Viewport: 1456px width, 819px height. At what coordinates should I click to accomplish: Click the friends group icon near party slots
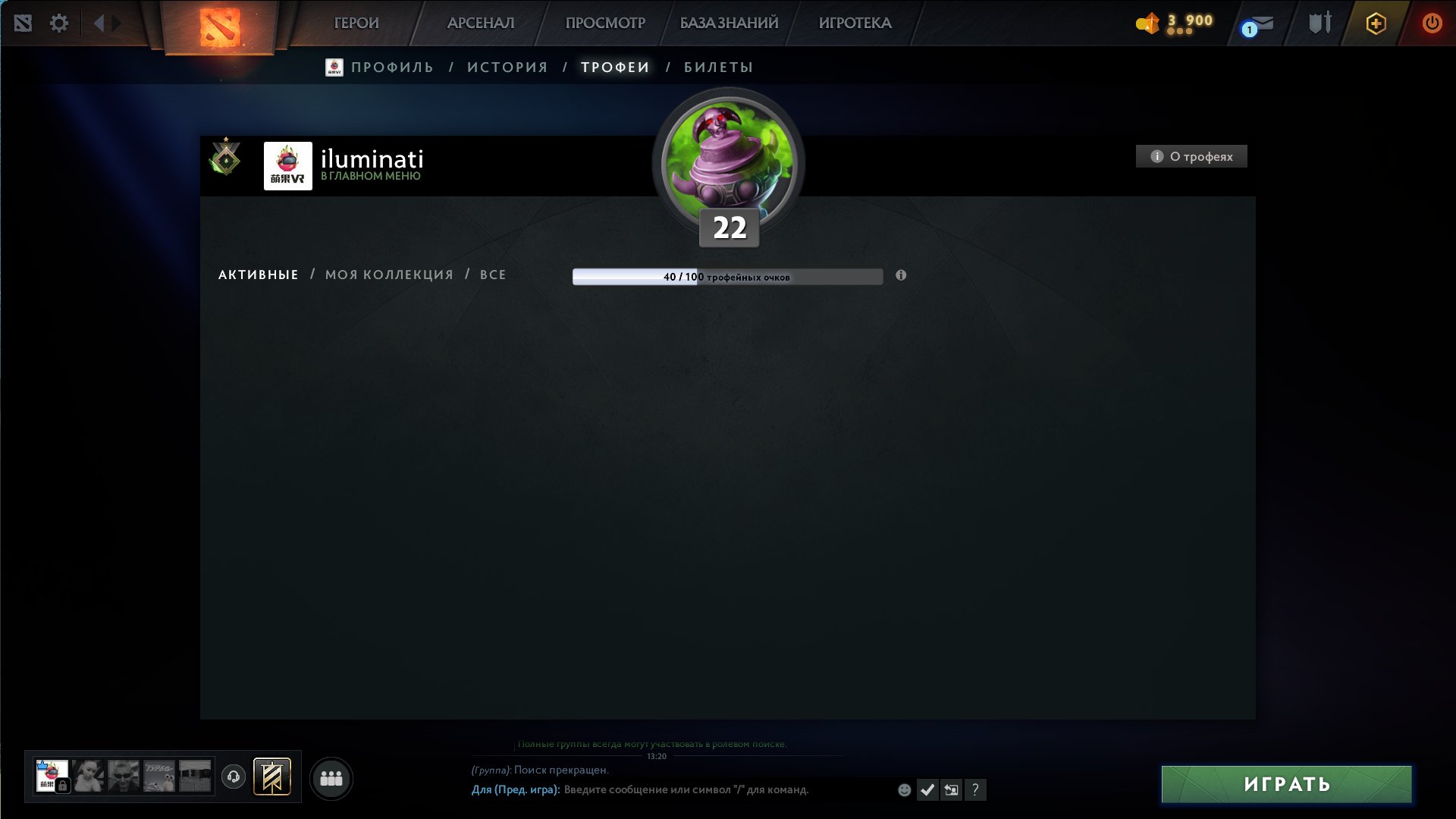[x=331, y=777]
